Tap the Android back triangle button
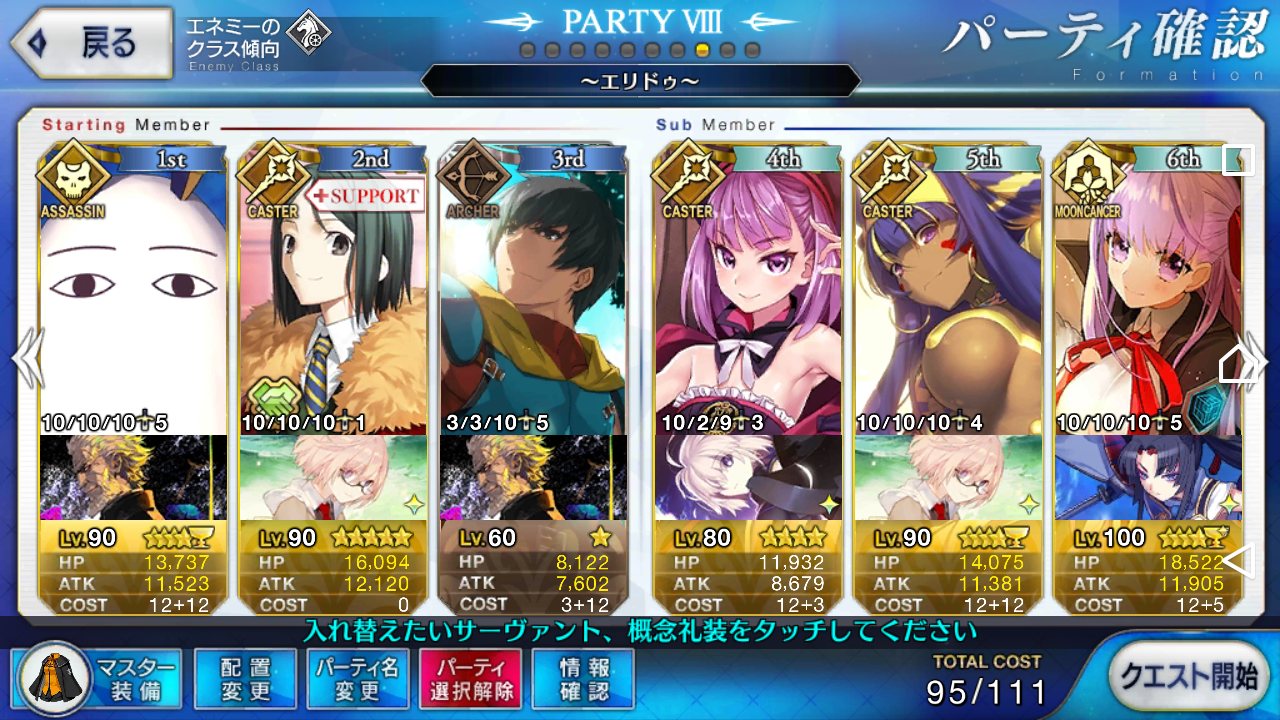Screen dimensions: 1280x720 (x=1239, y=561)
